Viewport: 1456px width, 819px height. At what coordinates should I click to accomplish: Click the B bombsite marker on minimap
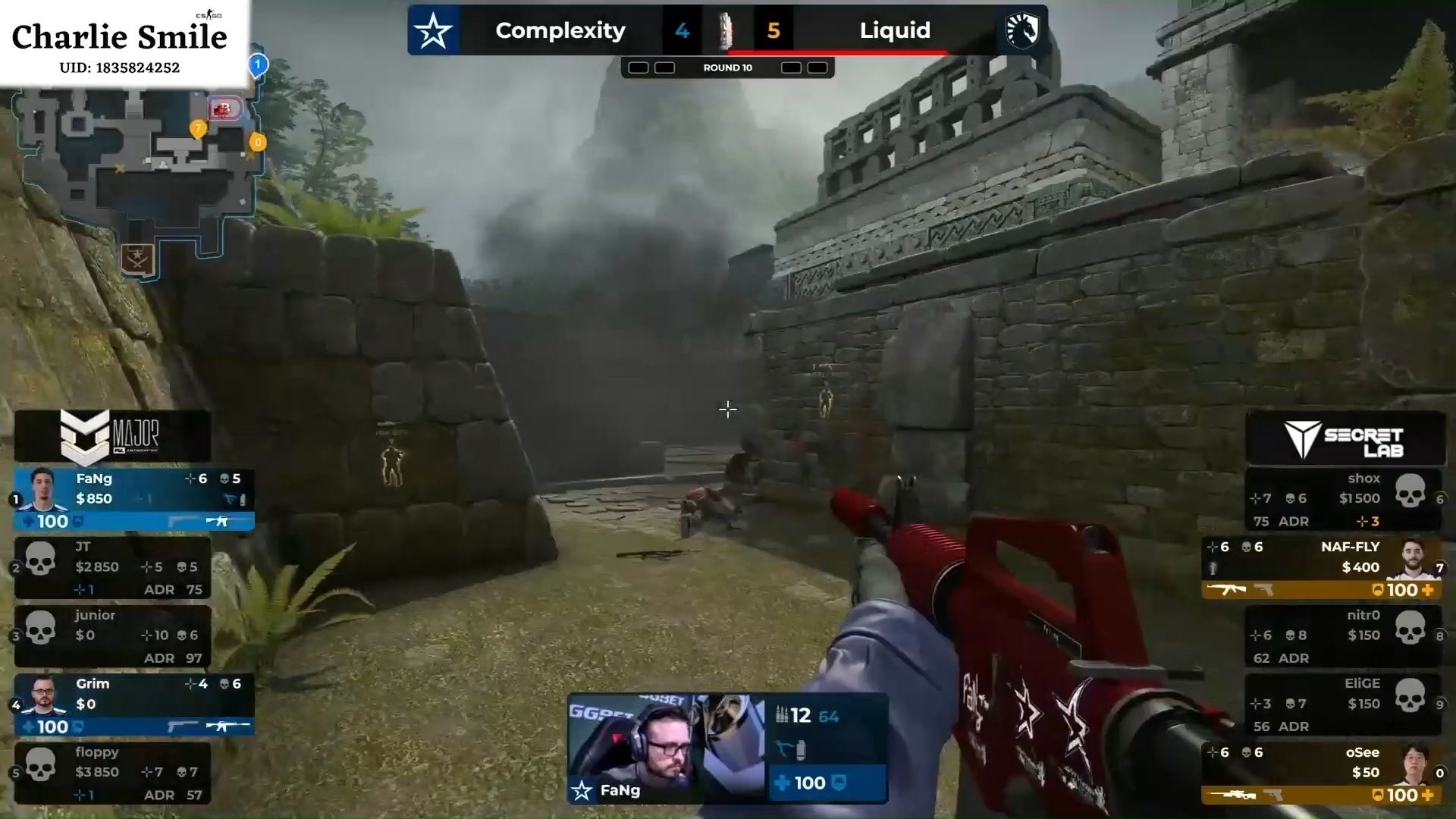[x=224, y=109]
